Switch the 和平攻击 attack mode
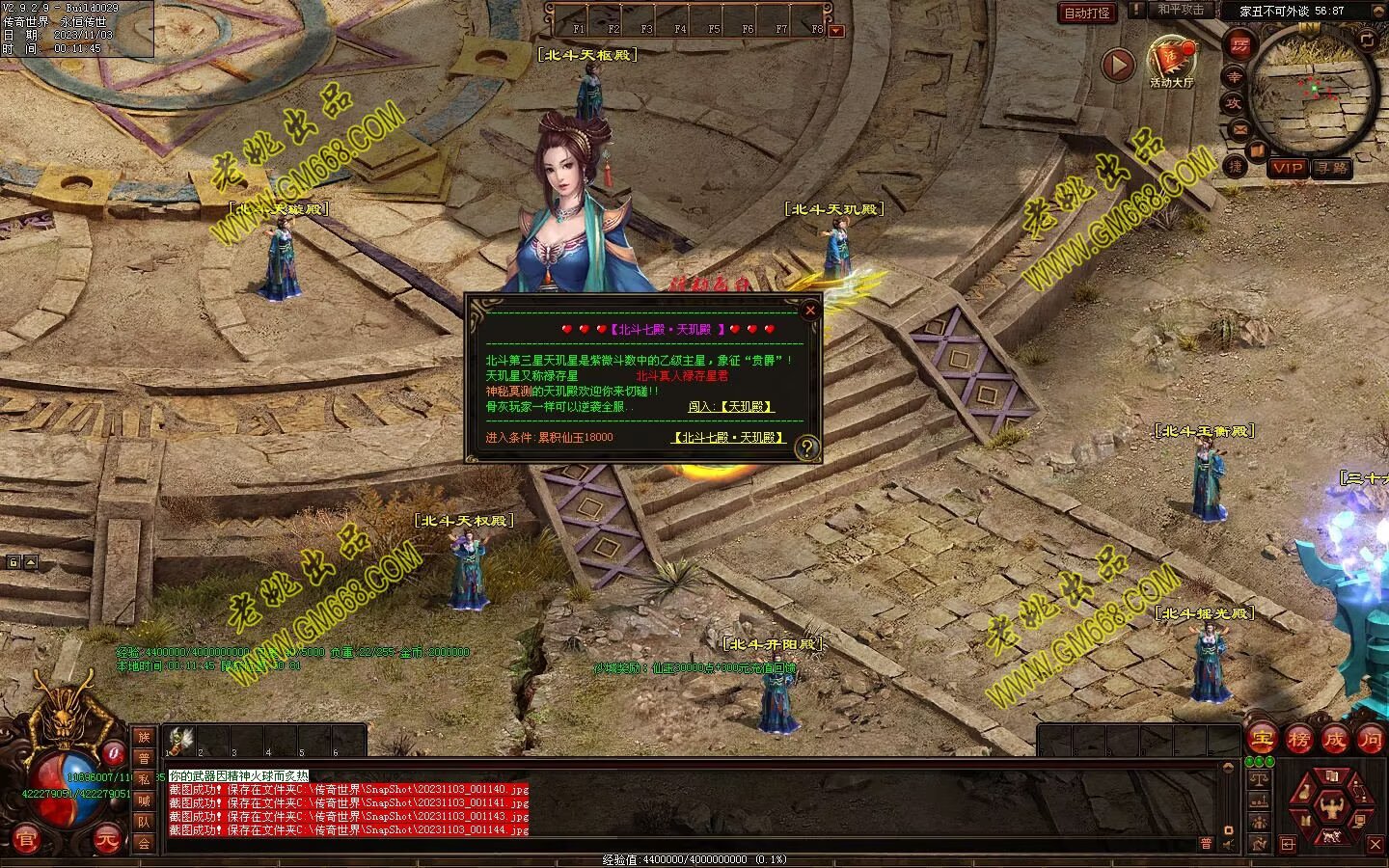This screenshot has height=868, width=1389. 1181,10
